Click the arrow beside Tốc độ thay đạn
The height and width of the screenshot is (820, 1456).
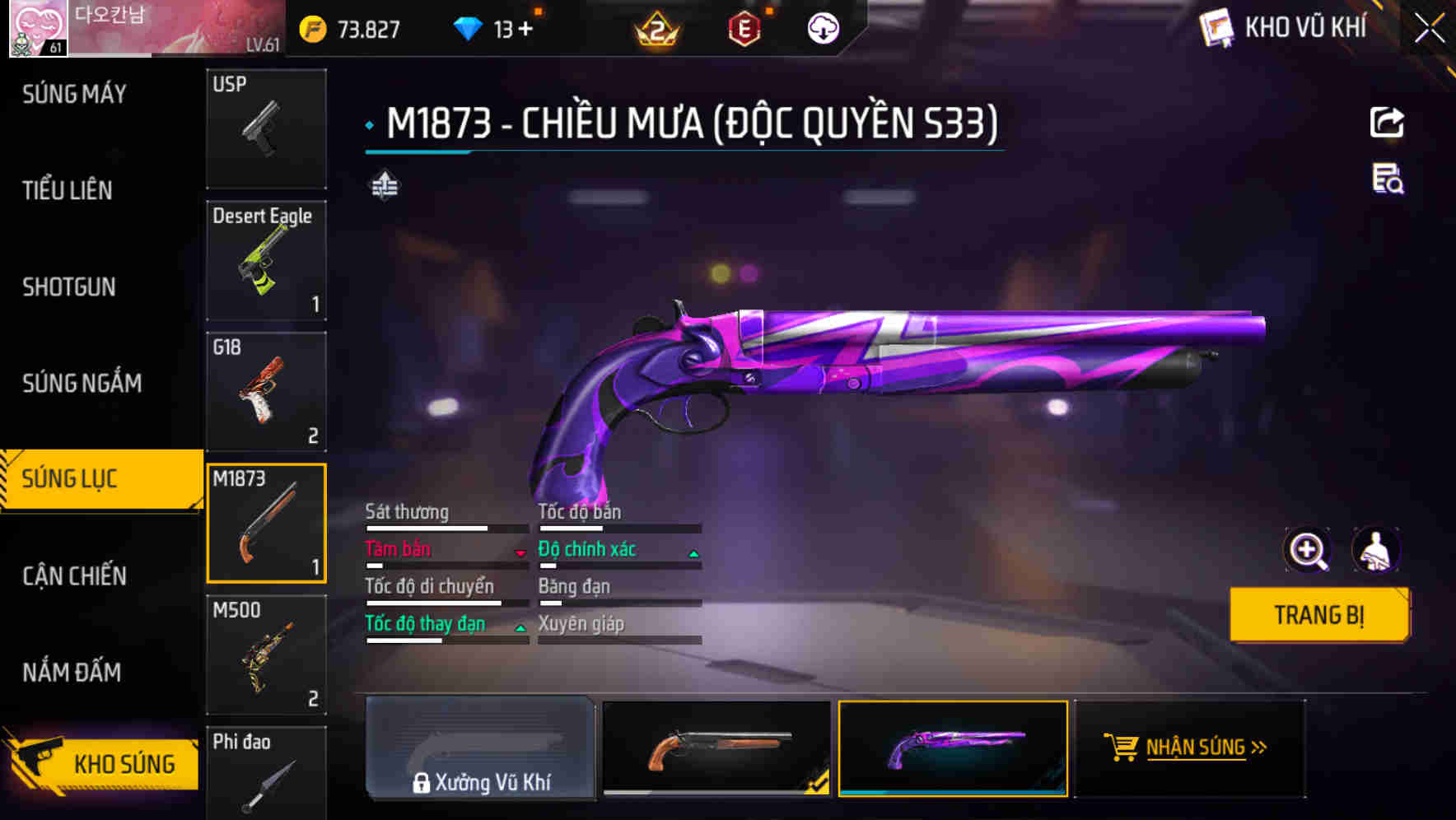(520, 628)
